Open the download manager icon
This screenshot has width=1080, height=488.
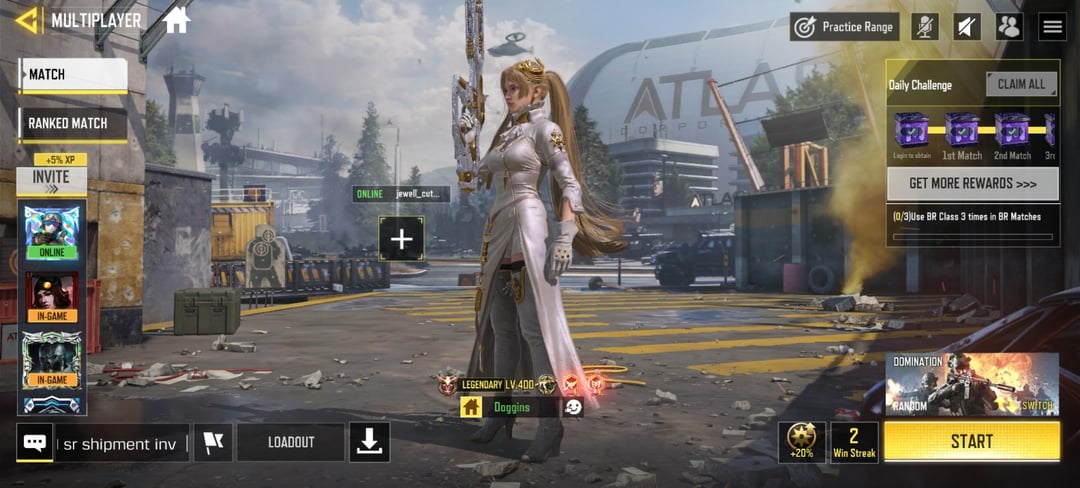[x=369, y=443]
